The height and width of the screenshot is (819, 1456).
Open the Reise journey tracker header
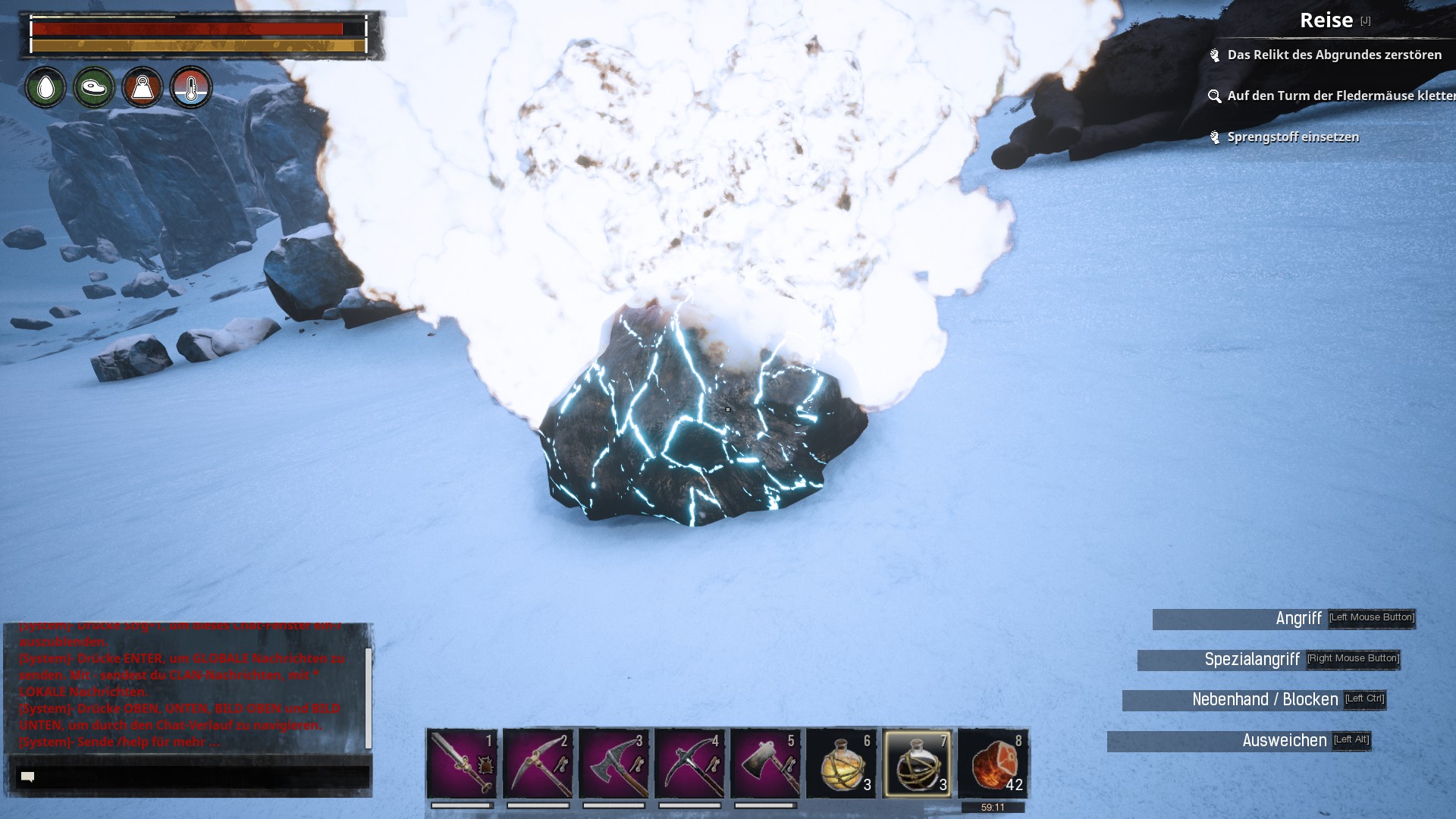[1326, 20]
